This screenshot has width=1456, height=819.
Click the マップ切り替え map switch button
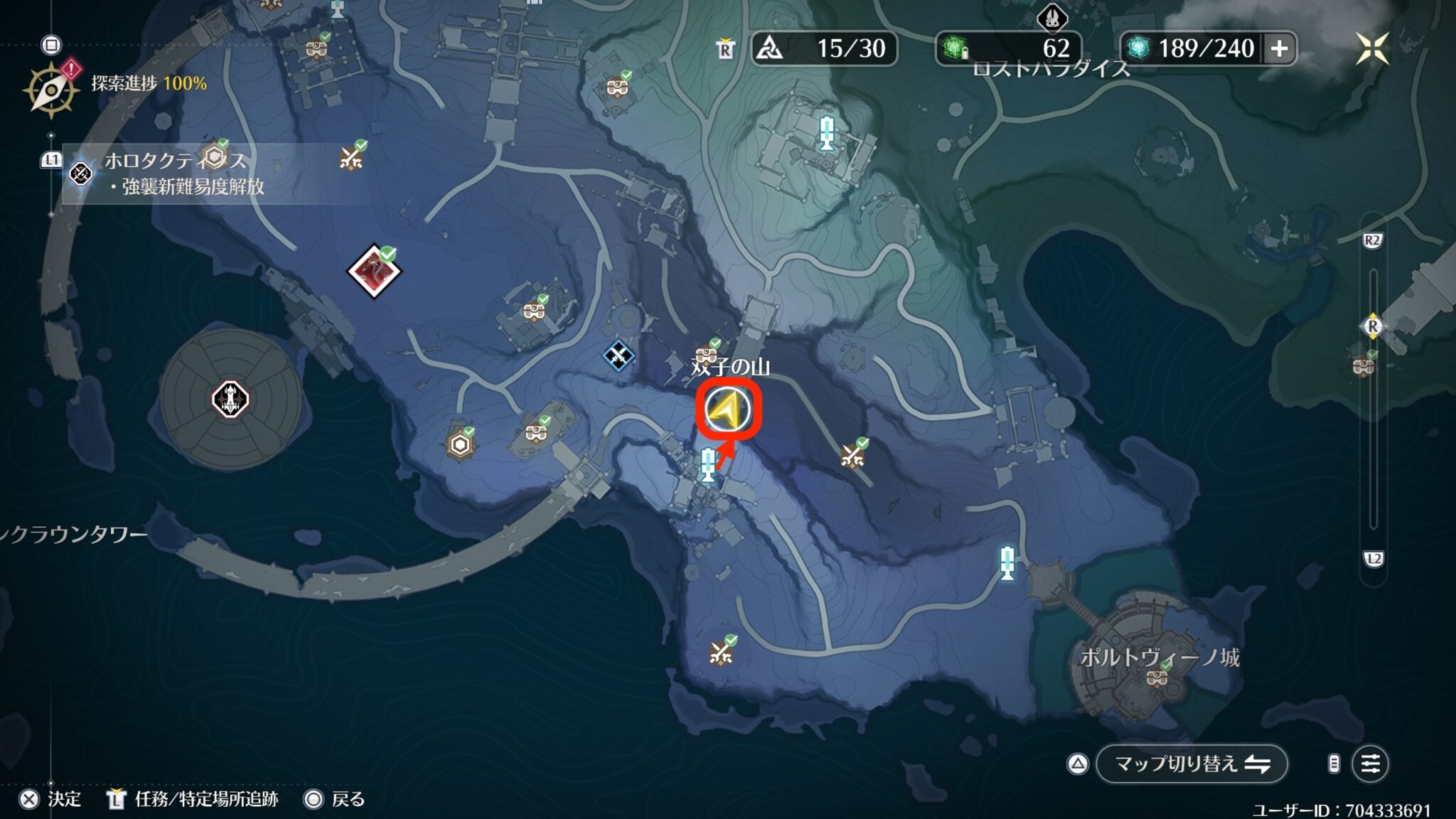1192,764
